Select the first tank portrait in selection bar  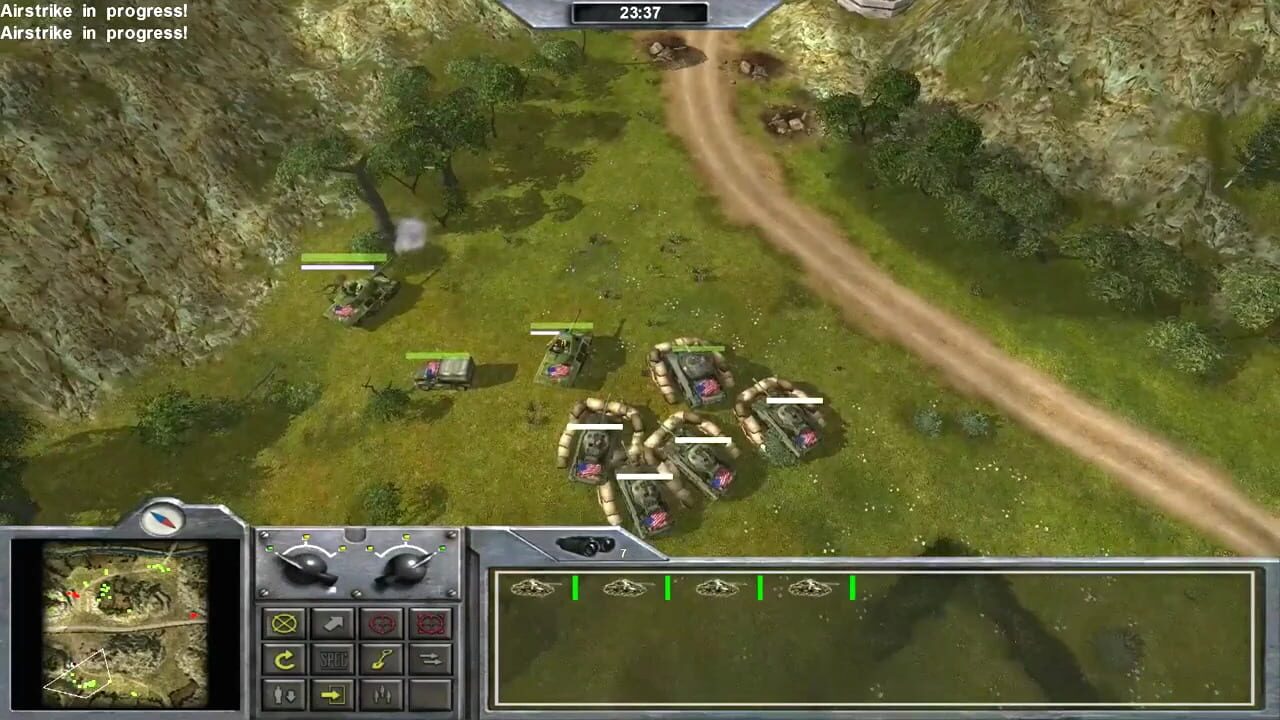[535, 589]
